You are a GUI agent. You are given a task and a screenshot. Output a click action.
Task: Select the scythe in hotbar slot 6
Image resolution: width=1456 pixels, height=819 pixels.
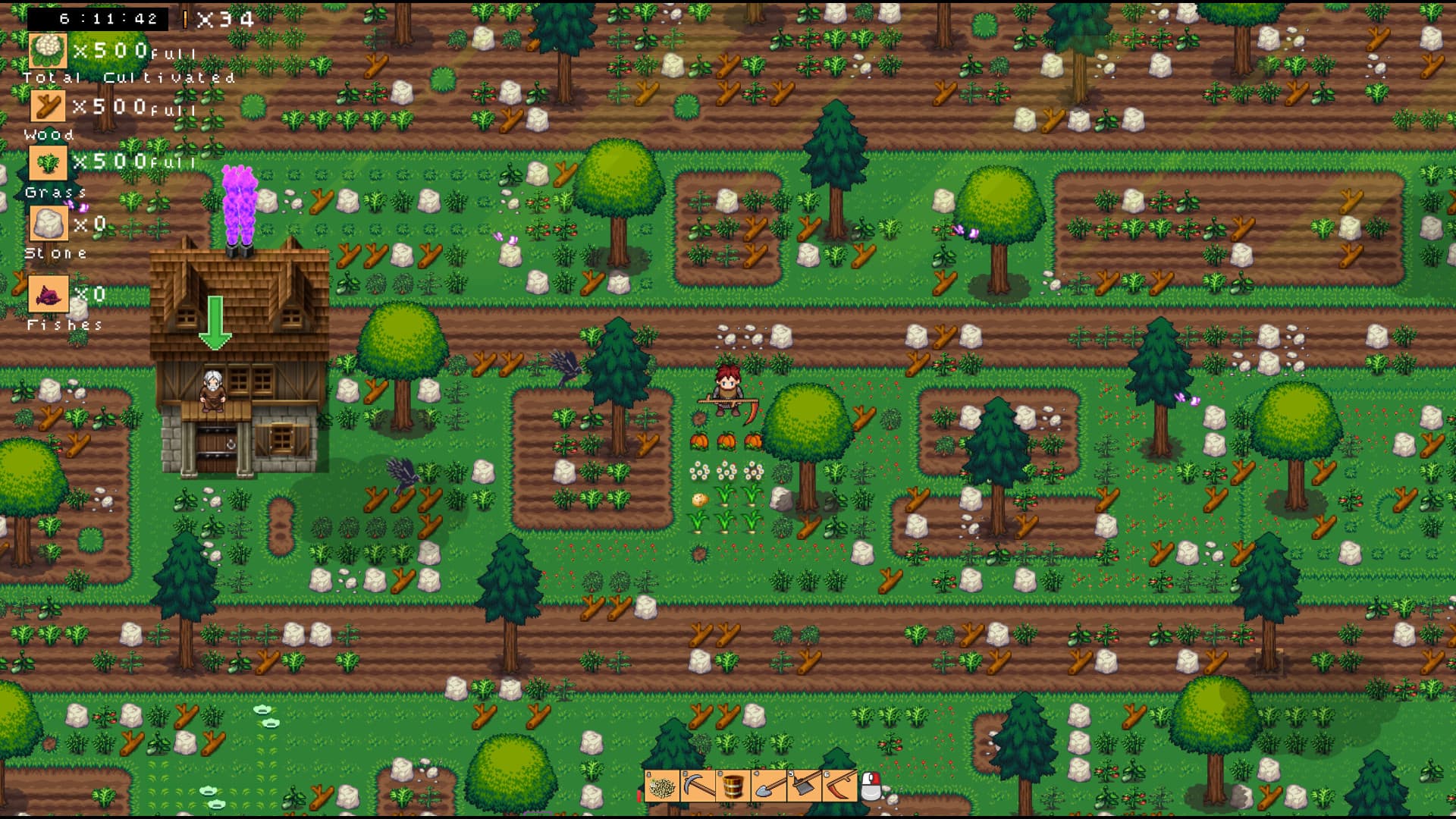[839, 786]
